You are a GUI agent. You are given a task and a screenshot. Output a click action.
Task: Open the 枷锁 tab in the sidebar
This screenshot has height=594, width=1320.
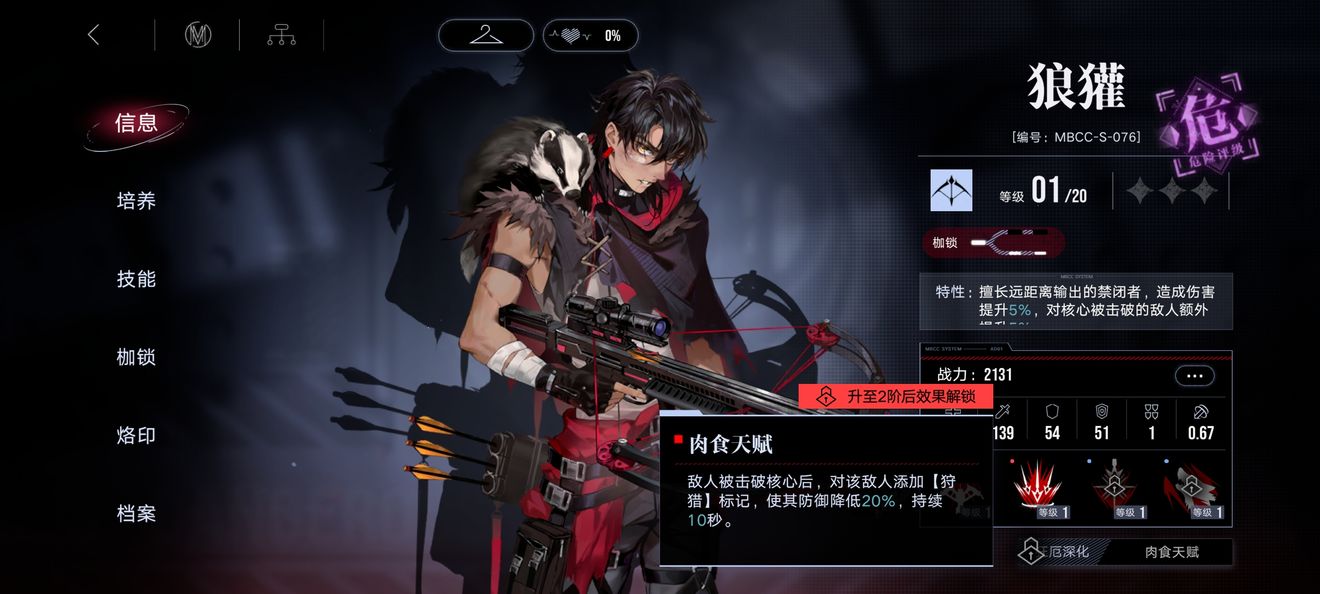[x=137, y=357]
